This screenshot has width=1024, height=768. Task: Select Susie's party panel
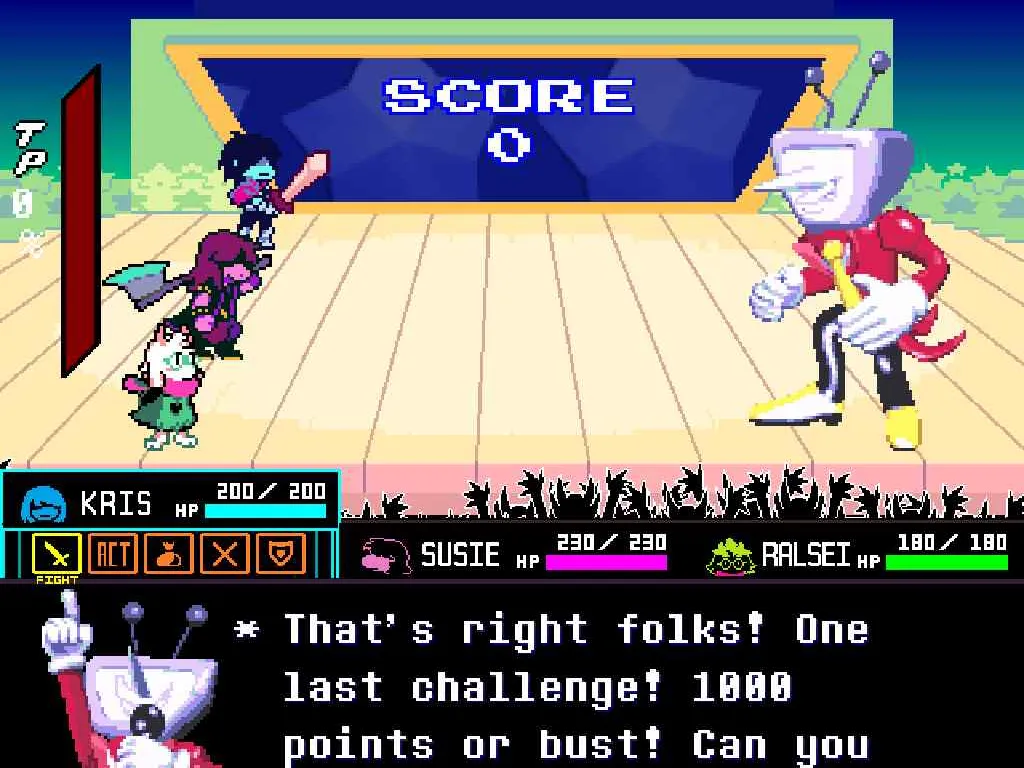tap(512, 553)
